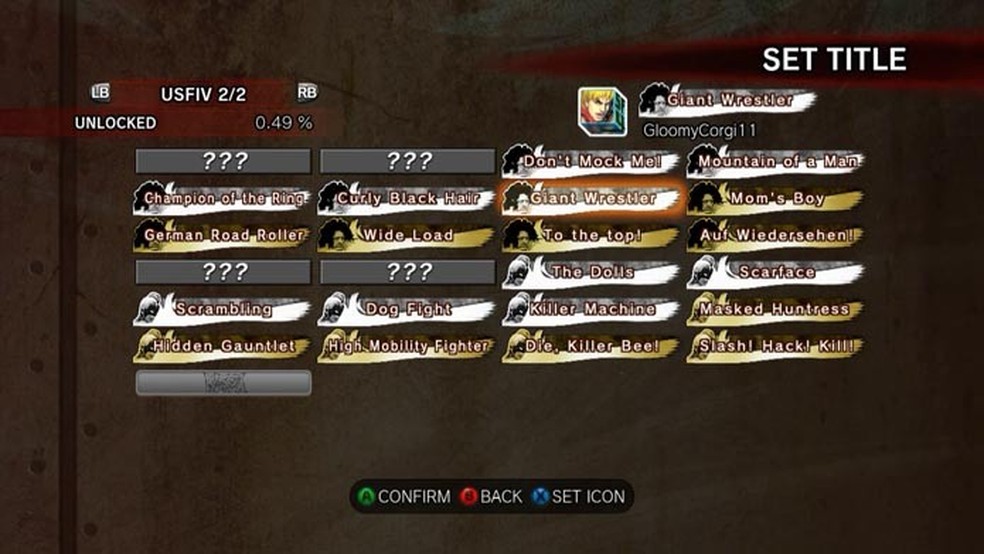
Task: Click the player icon beside GloomyCorgi11
Action: click(602, 112)
